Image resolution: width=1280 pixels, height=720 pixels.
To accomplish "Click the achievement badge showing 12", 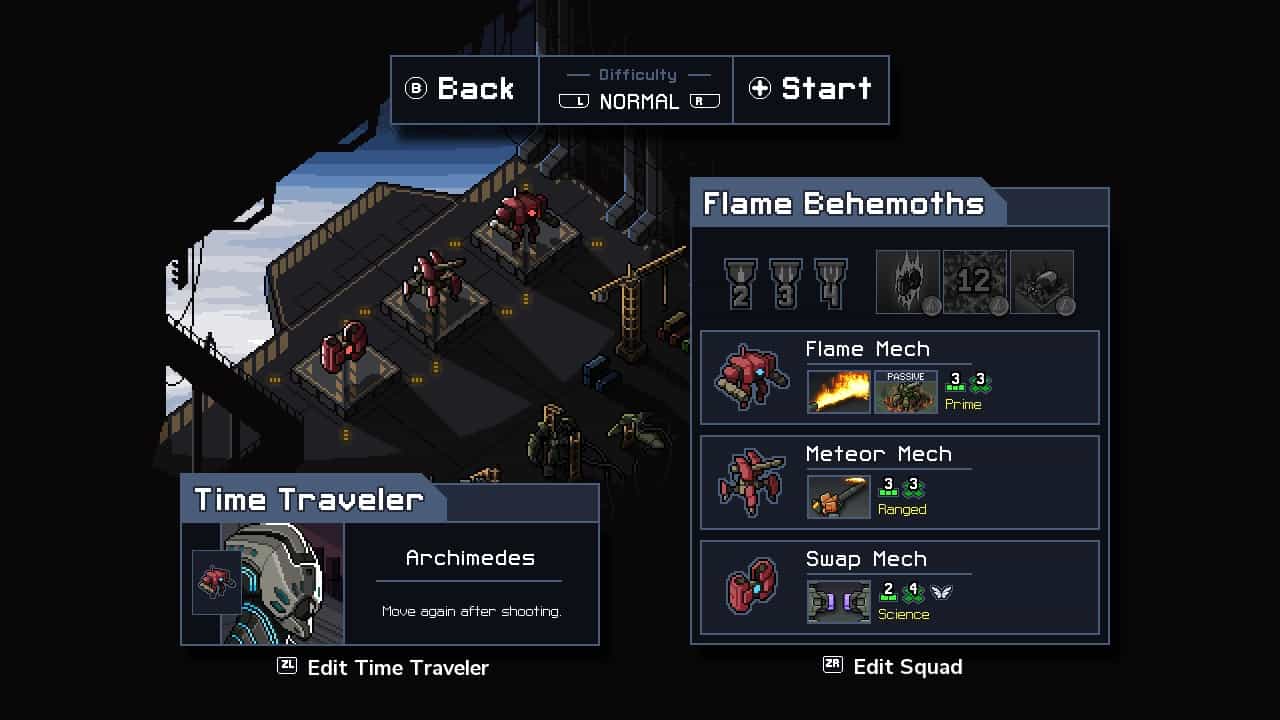I will pos(975,281).
